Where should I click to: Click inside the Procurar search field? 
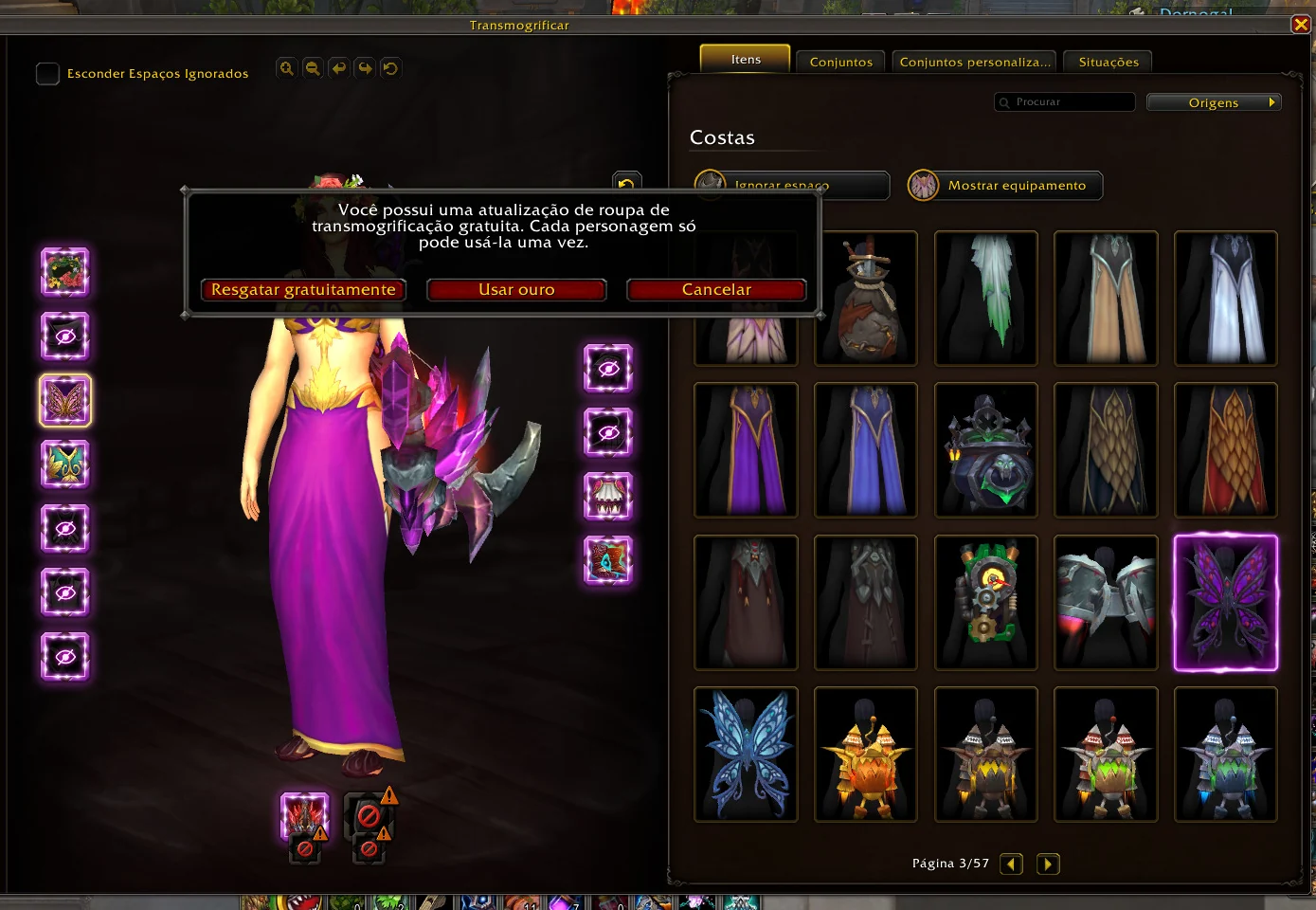tap(1064, 101)
